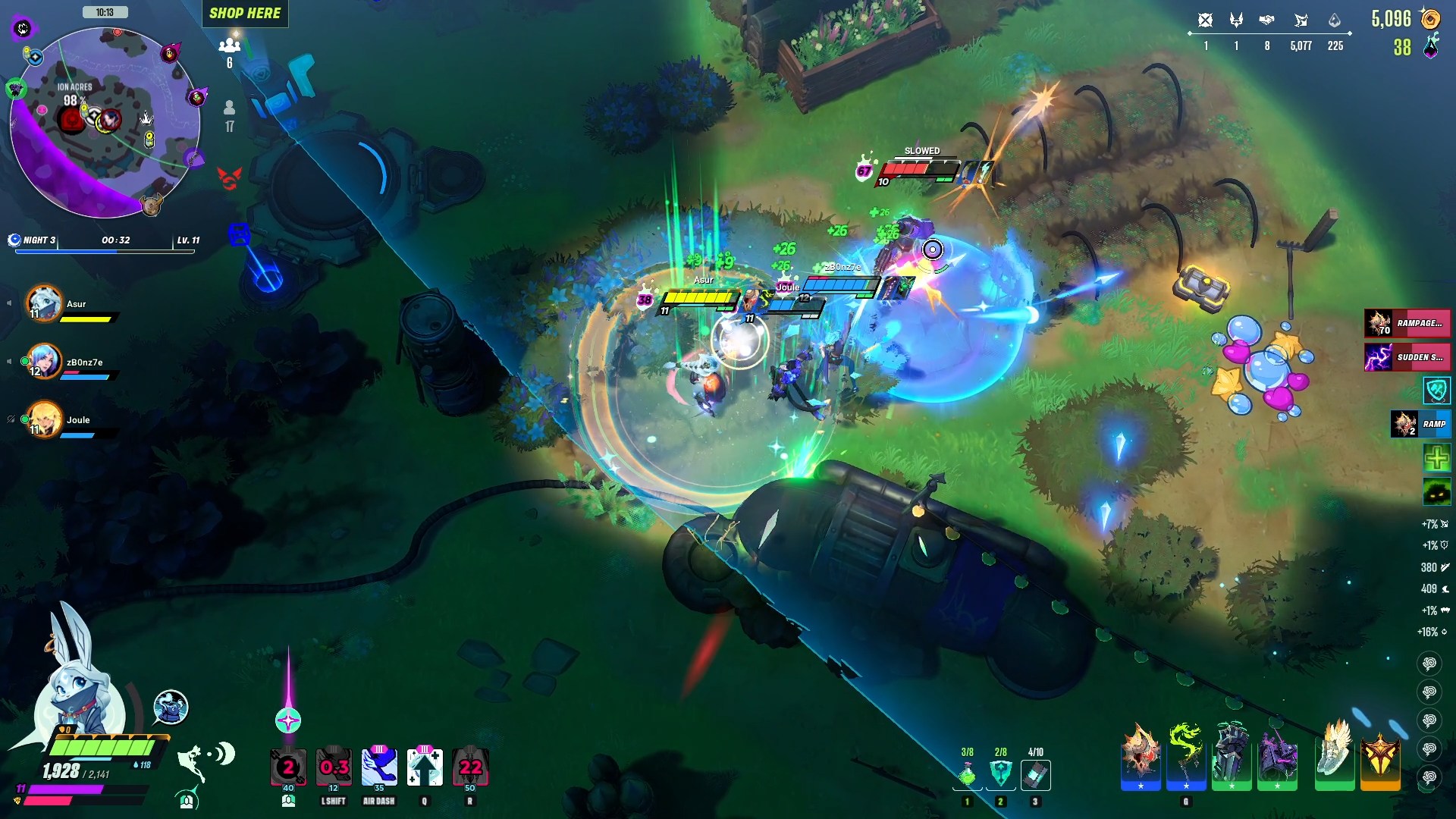The image size is (1456, 819).
Task: Select teammate Joule's portrait
Action: 45,419
